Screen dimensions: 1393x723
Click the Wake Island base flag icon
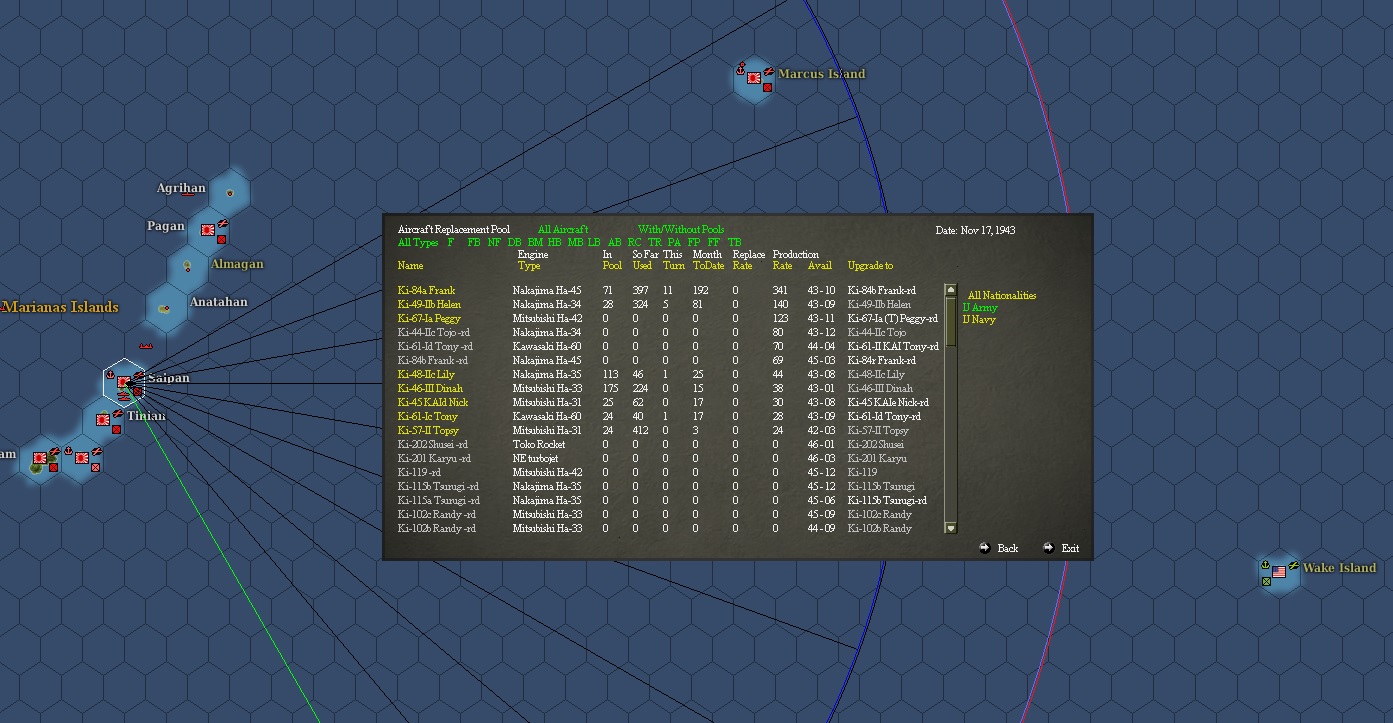pos(1279,572)
